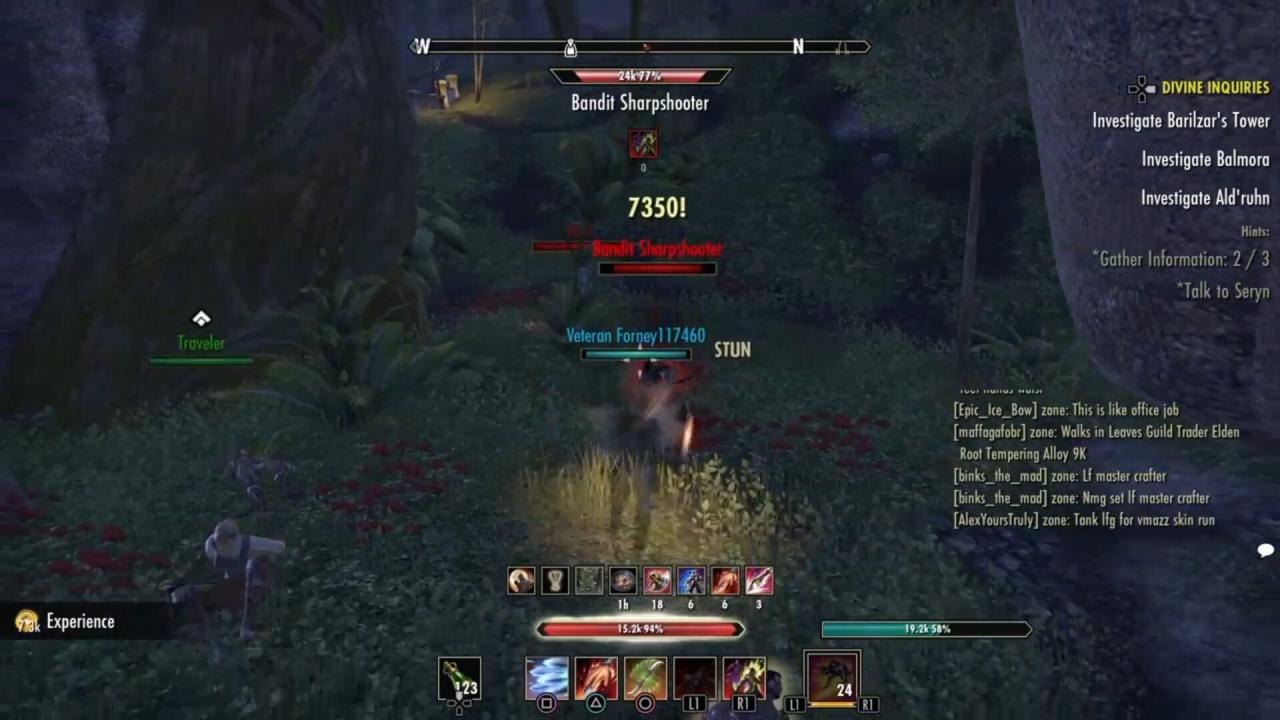The width and height of the screenshot is (1280, 720).
Task: Trigger the green axe ability
Action: pos(645,678)
